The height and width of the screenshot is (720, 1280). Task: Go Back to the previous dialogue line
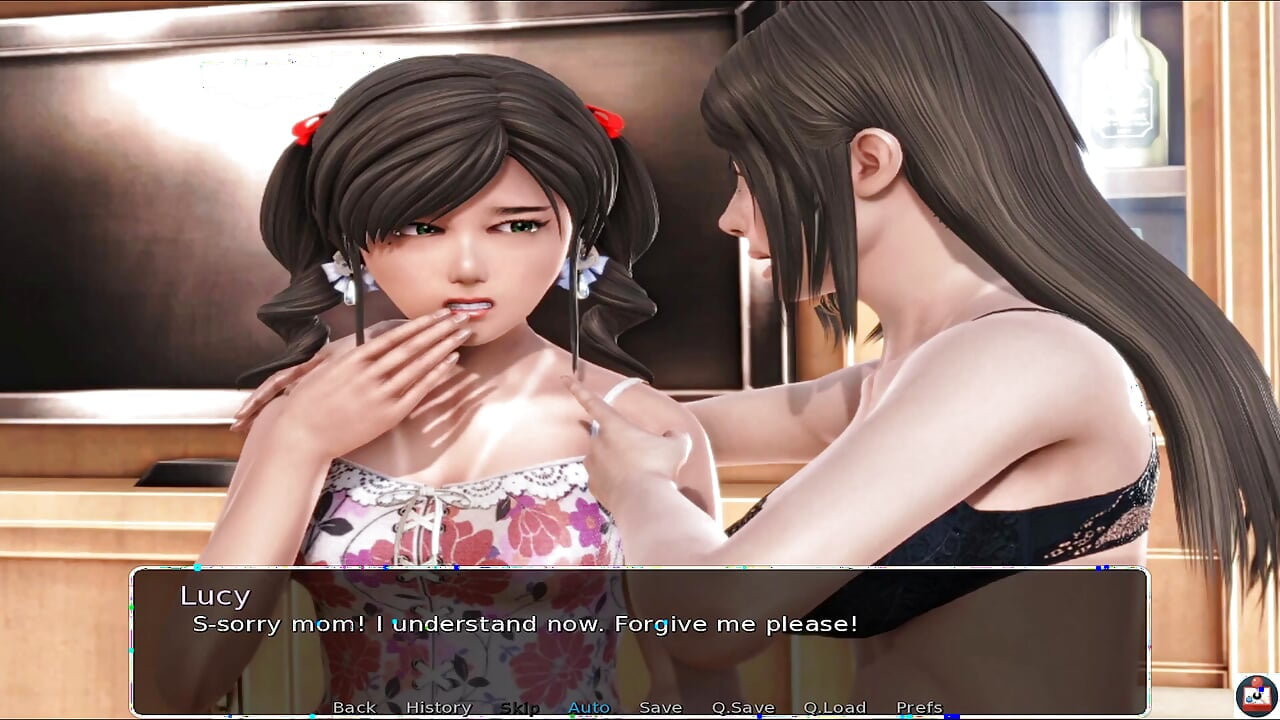pos(354,707)
